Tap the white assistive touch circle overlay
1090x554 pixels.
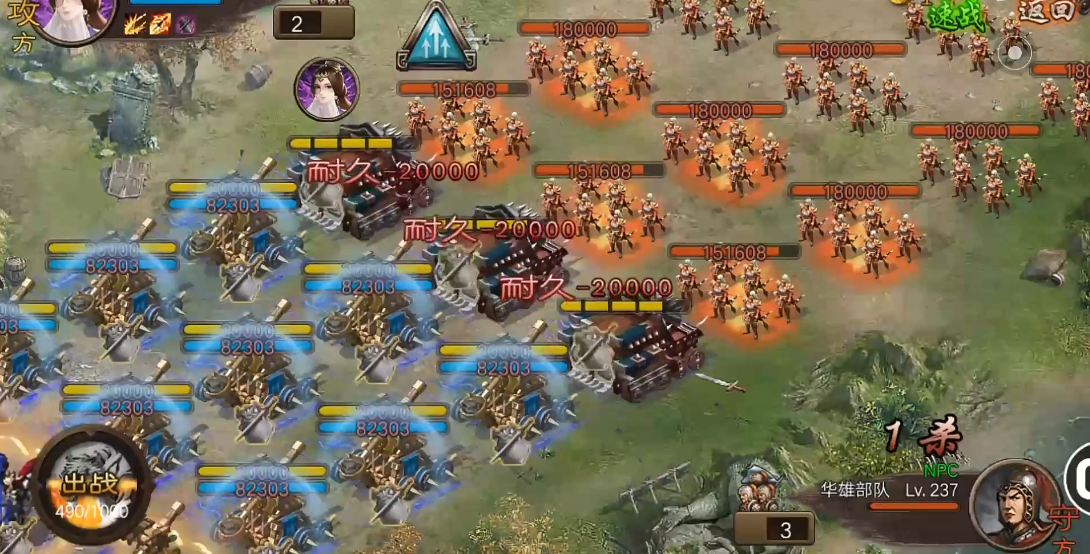tap(1016, 53)
